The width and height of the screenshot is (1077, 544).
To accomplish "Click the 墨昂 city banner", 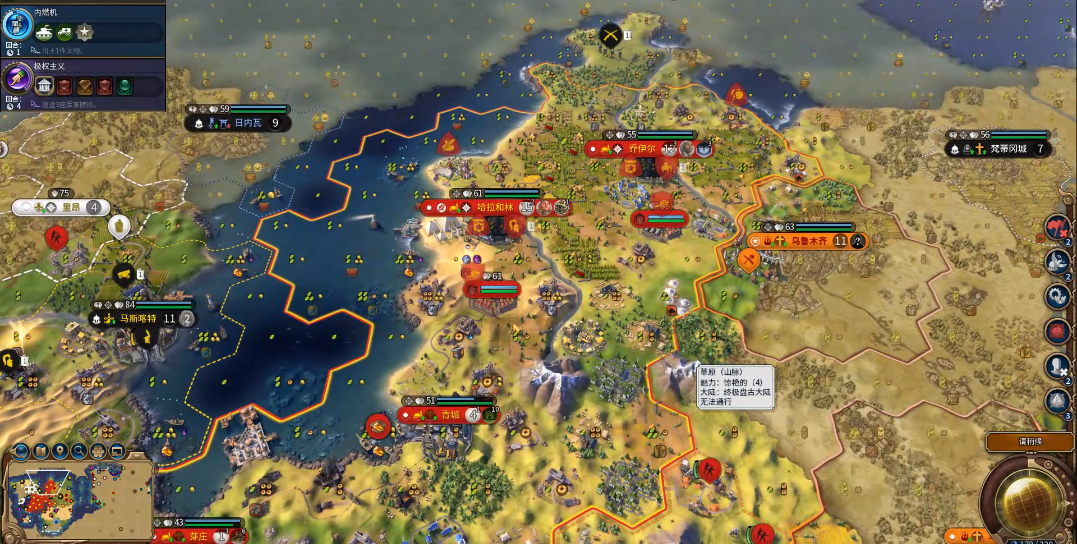I will pyautogui.click(x=60, y=207).
